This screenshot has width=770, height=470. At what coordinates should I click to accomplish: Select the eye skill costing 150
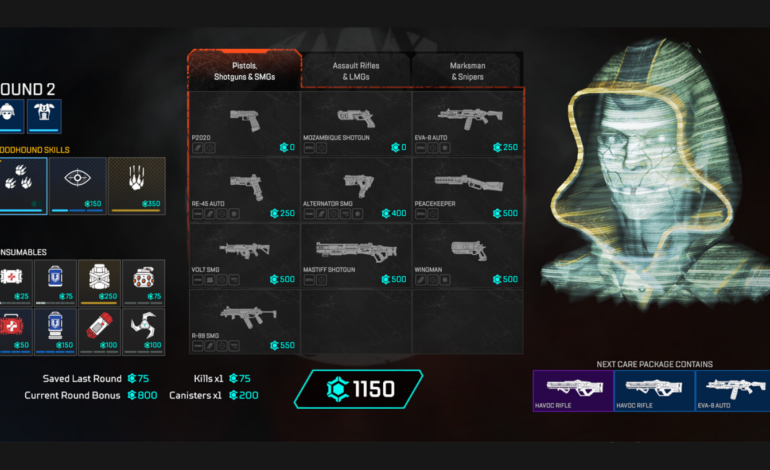tap(78, 185)
